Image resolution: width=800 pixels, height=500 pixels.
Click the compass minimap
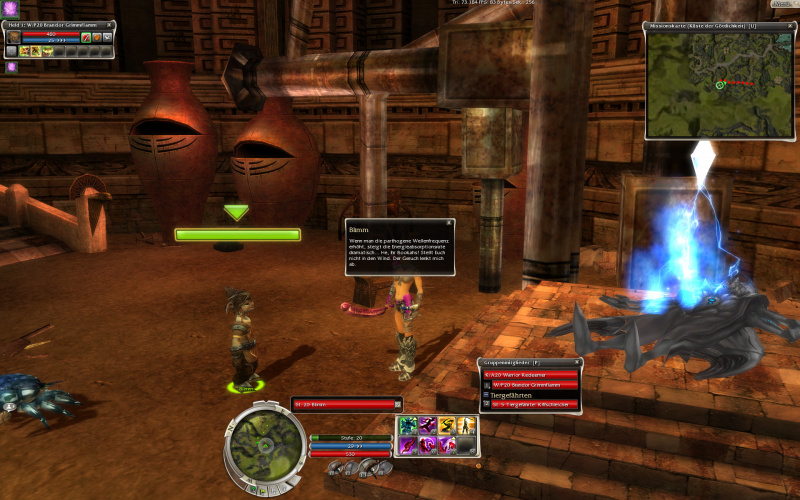click(265, 440)
